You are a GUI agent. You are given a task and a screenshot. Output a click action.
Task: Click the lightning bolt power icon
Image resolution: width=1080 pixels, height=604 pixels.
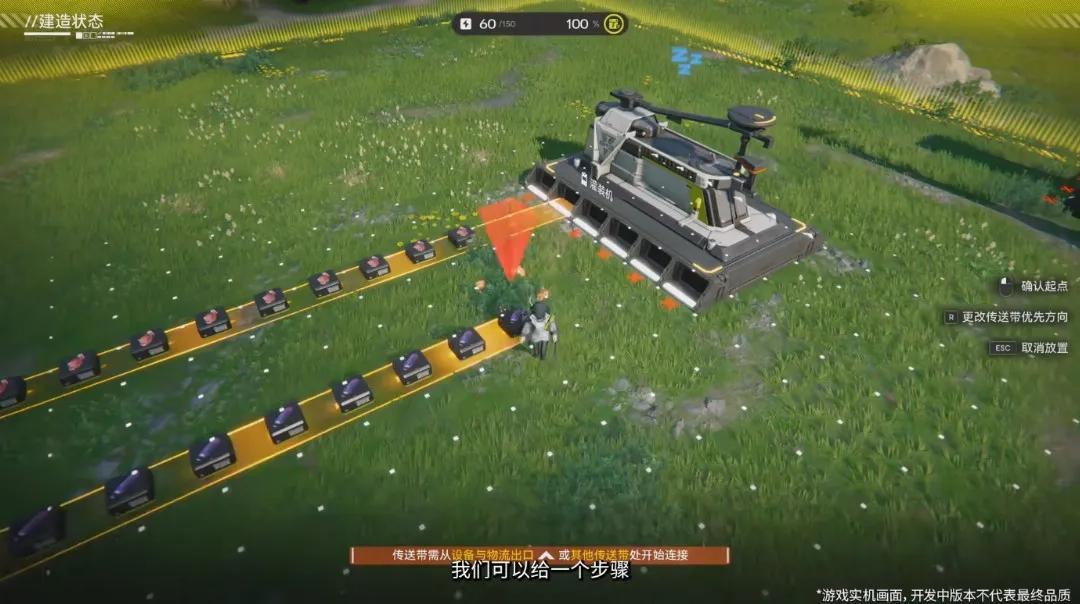tap(467, 23)
